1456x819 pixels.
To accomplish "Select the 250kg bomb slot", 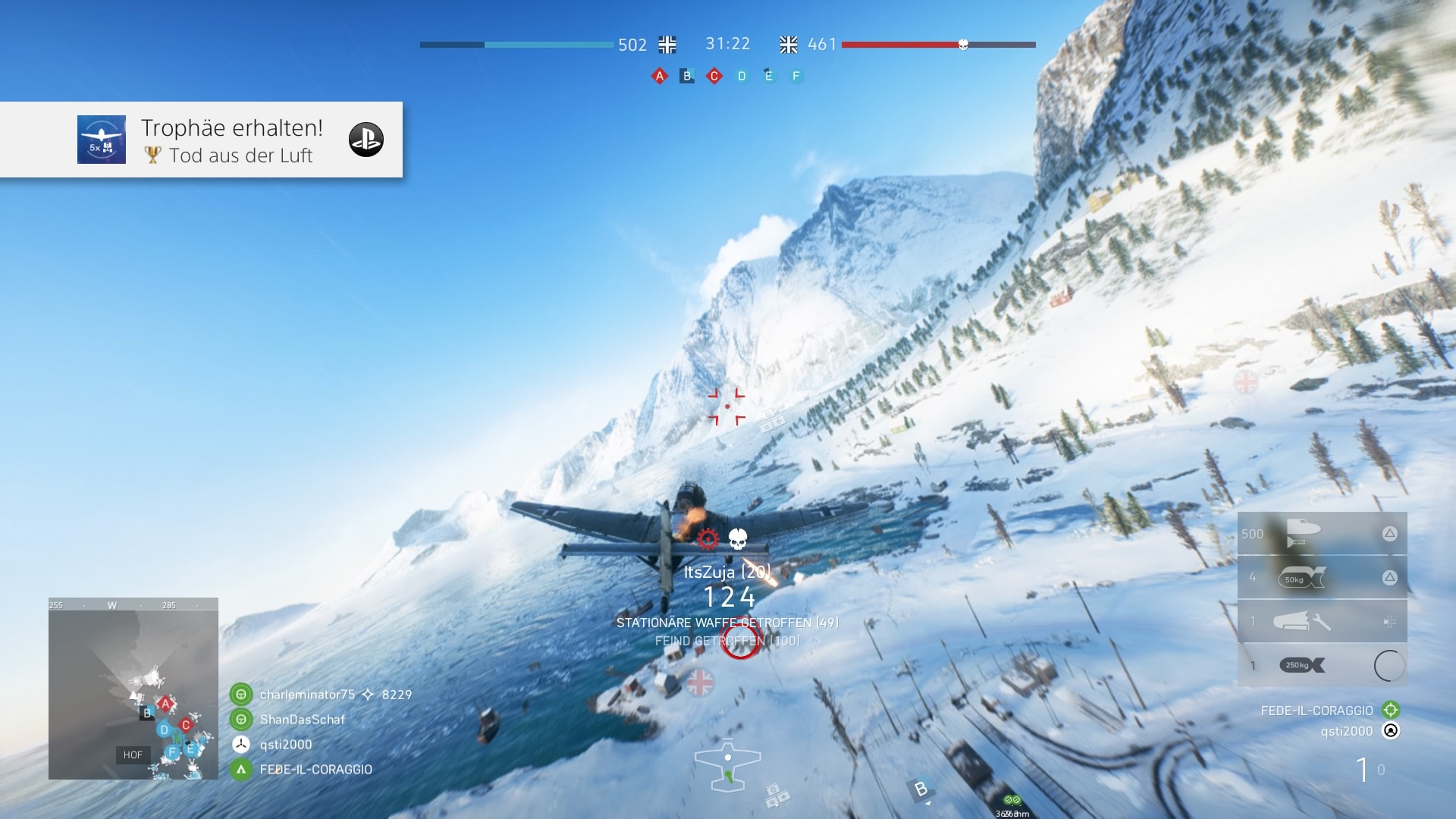I will click(x=1322, y=666).
